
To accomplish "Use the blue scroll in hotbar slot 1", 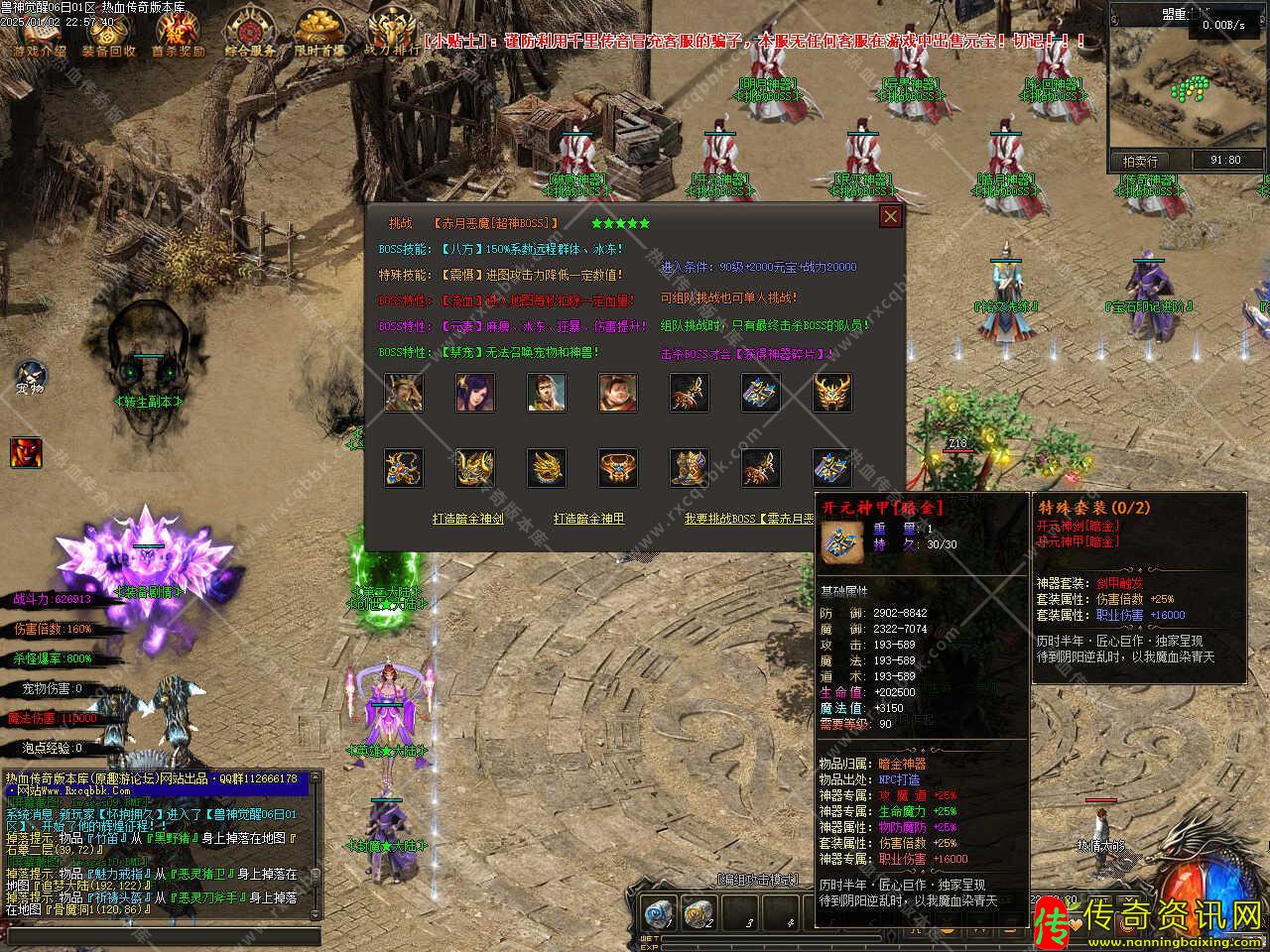I will pyautogui.click(x=659, y=913).
